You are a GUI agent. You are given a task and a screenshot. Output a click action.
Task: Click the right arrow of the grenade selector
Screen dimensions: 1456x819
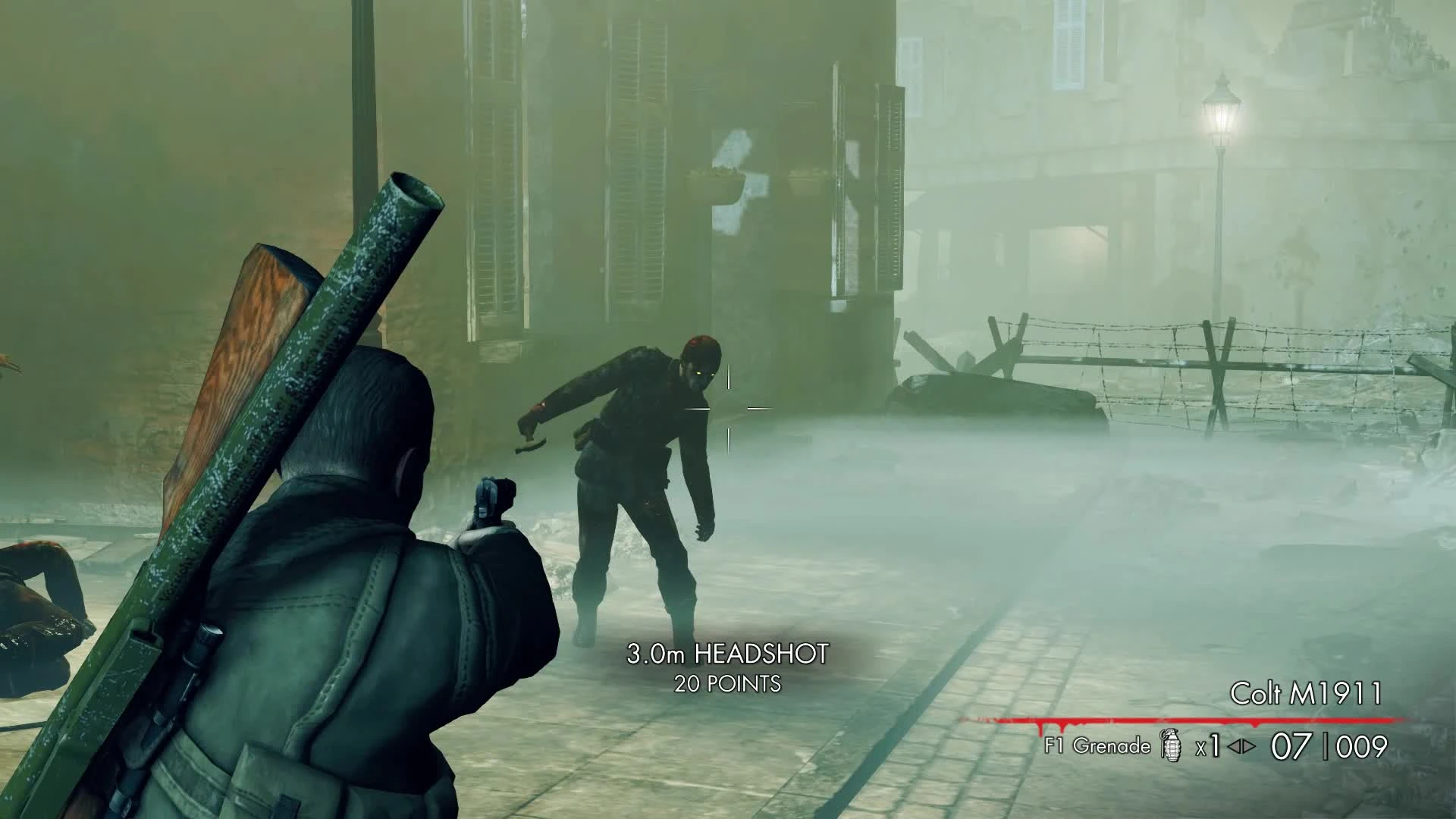(x=1250, y=745)
